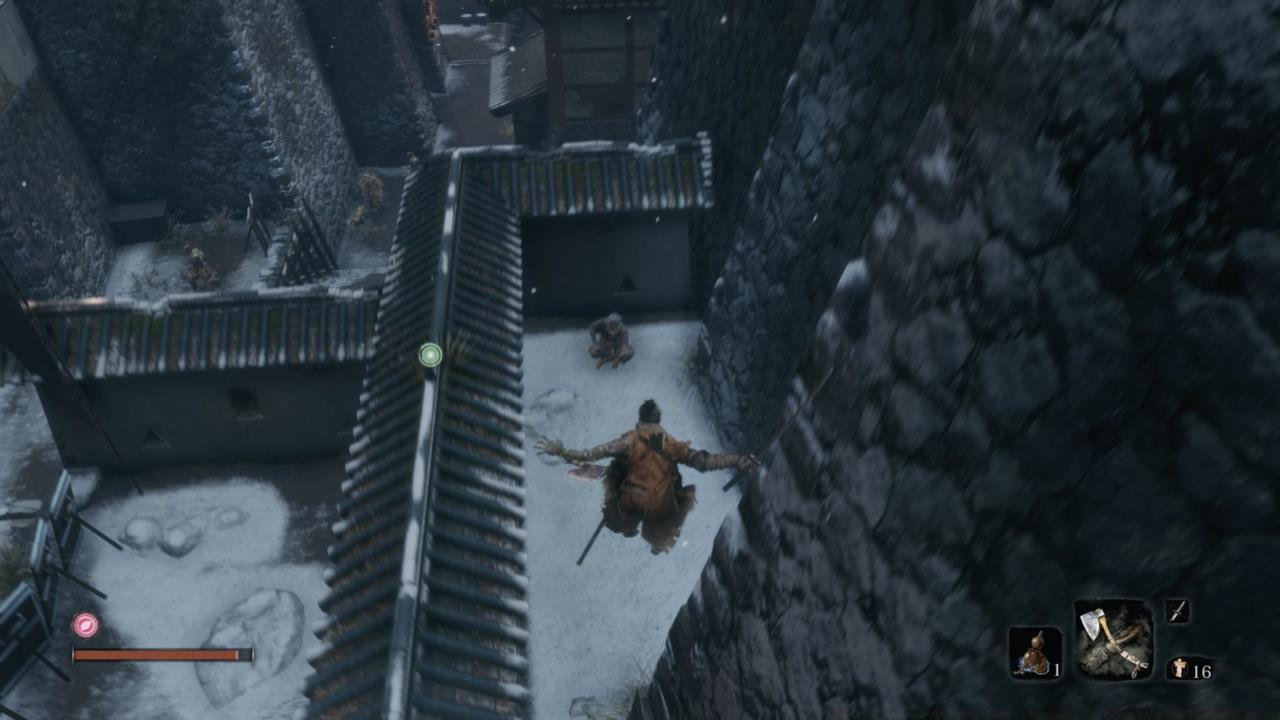Click the green grapple point marker
The height and width of the screenshot is (720, 1280).
point(430,356)
